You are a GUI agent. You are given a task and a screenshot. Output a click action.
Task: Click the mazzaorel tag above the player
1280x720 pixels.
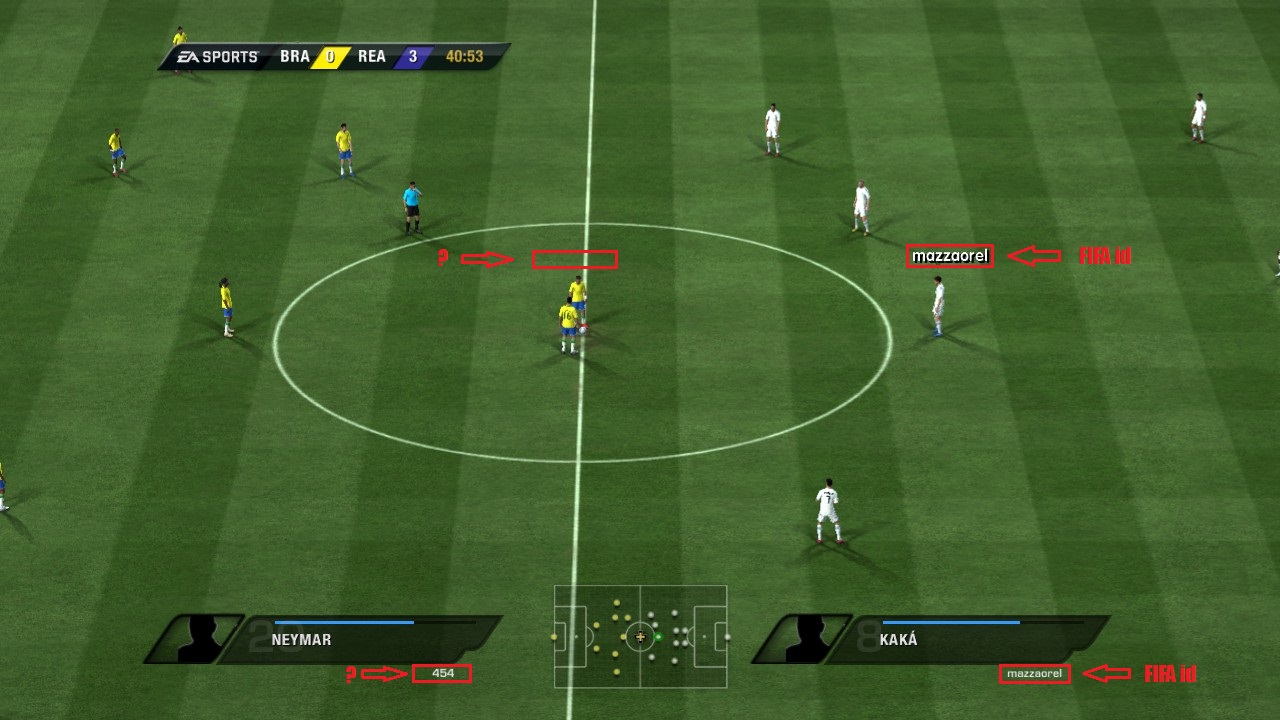[950, 257]
